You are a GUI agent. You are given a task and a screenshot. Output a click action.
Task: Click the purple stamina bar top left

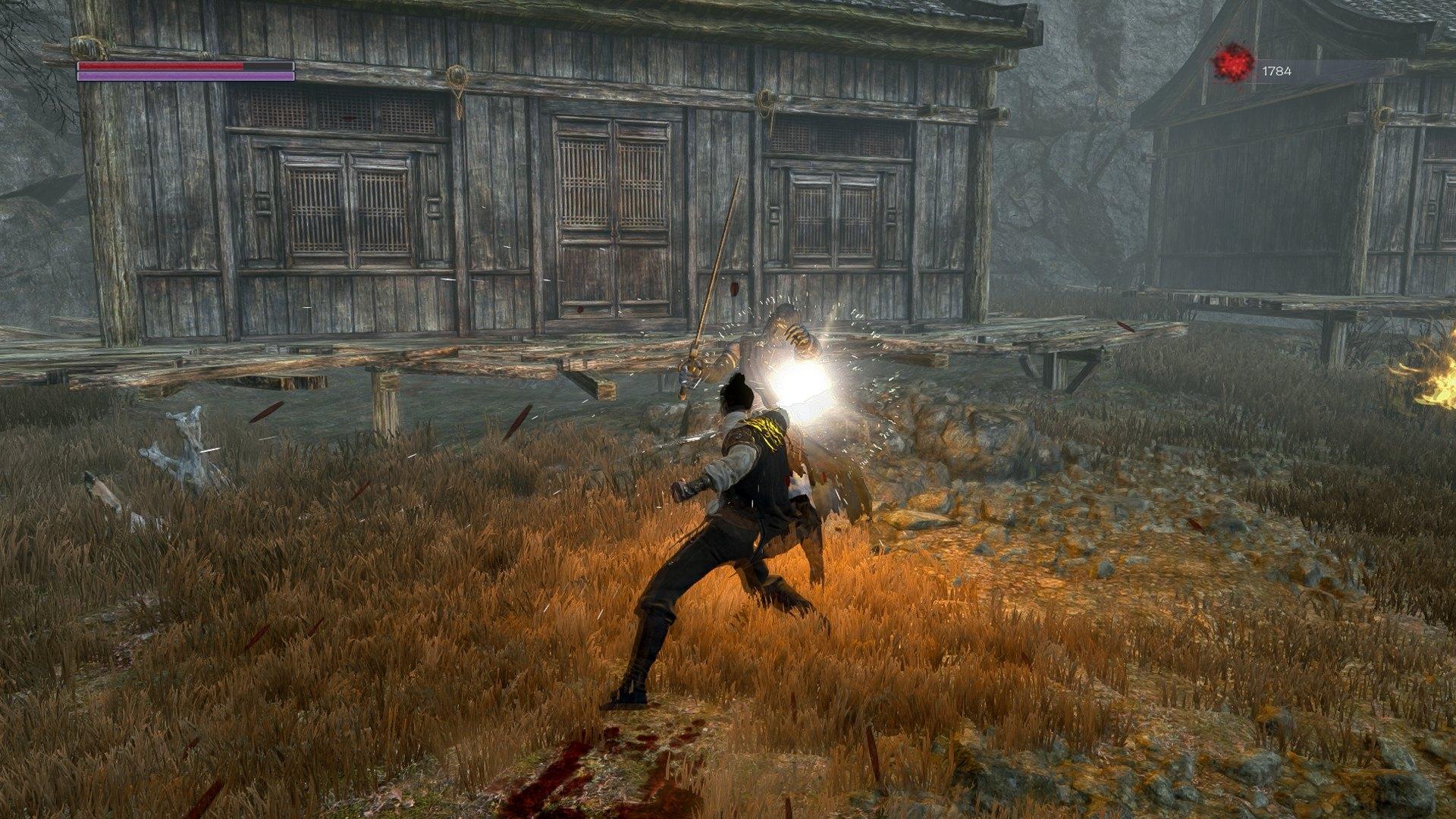[182, 76]
